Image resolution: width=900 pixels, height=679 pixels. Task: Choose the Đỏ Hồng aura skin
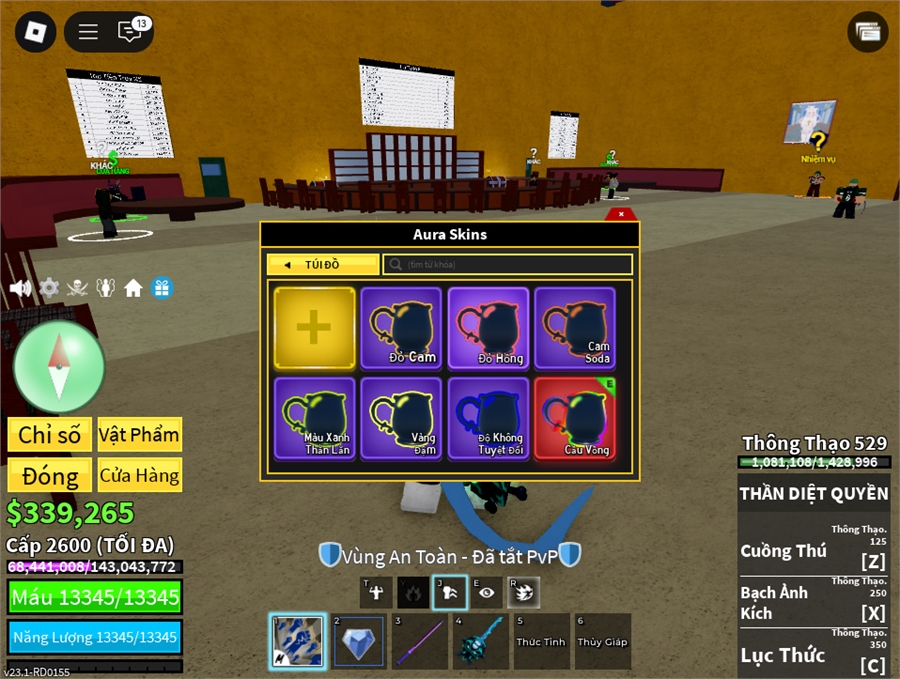[x=488, y=328]
